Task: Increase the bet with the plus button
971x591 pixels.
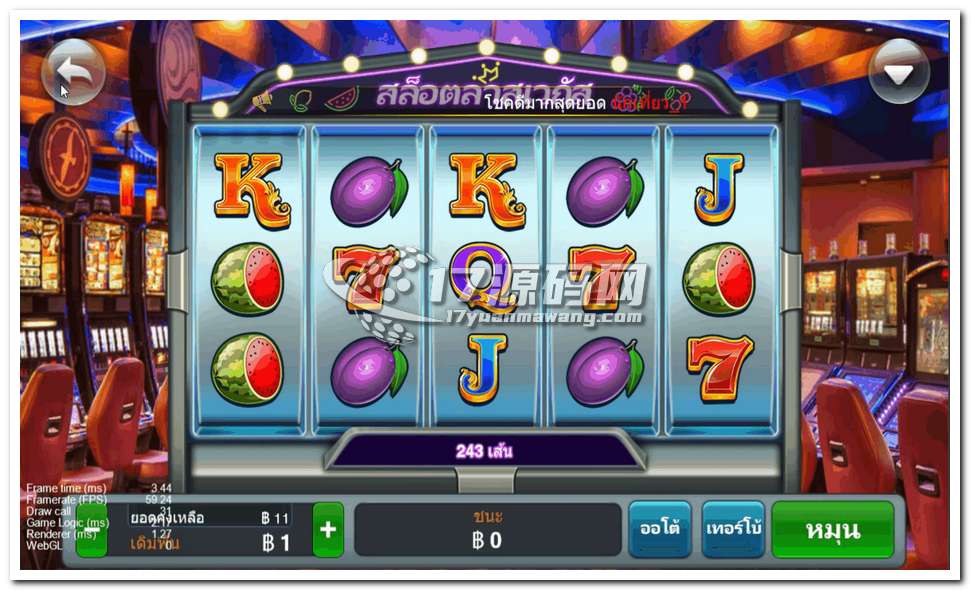Action: coord(328,530)
